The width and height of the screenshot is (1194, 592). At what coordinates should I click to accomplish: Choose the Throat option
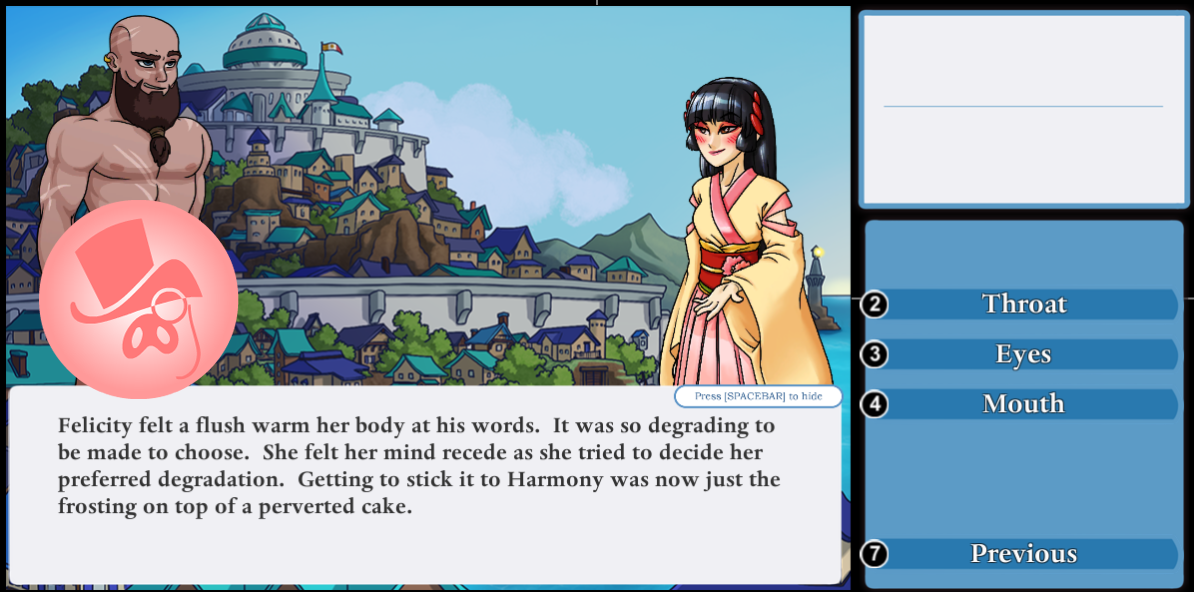[x=1023, y=304]
